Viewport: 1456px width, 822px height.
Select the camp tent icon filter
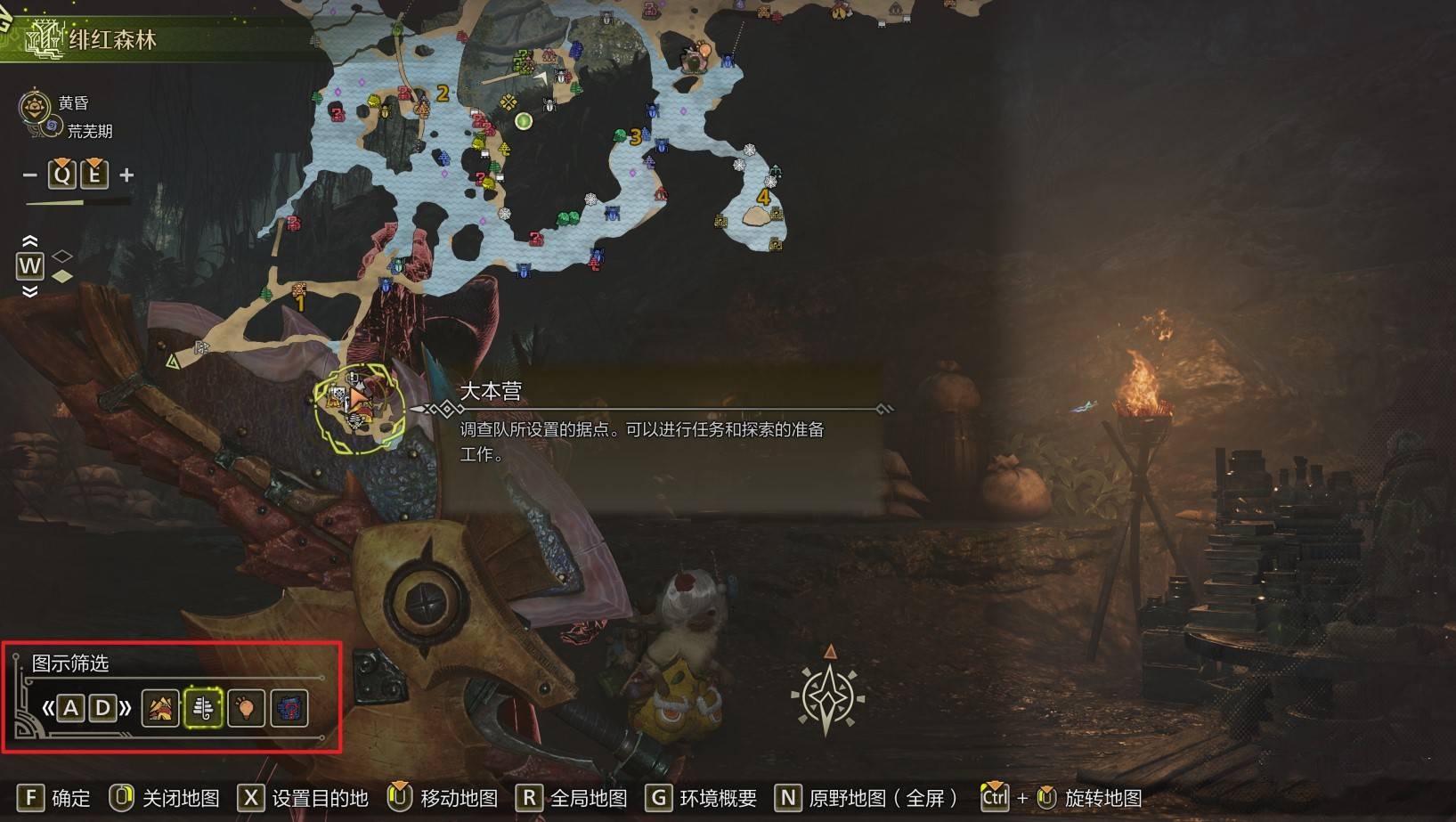(x=160, y=708)
